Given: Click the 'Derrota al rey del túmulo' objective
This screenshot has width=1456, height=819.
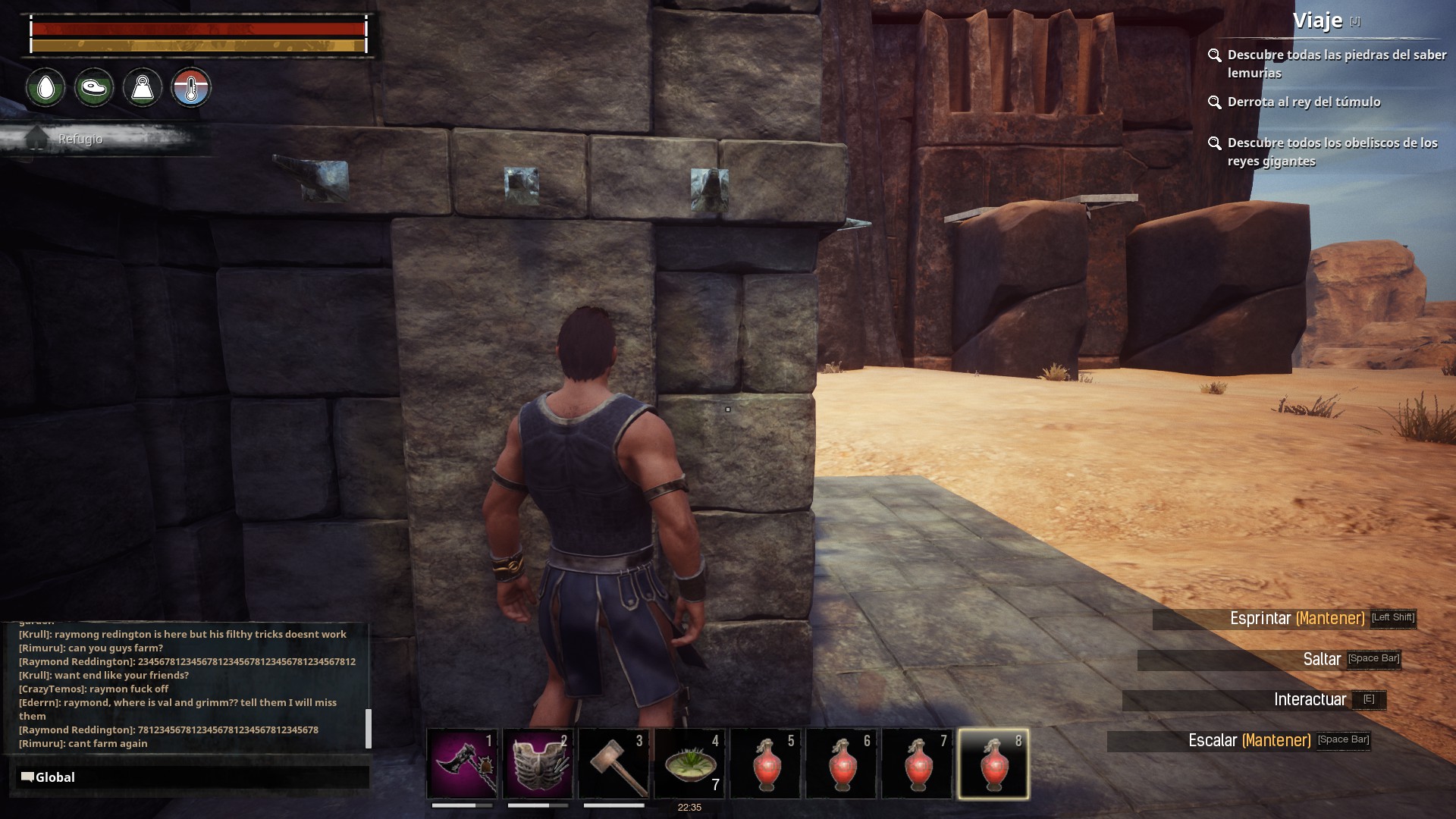Looking at the screenshot, I should [x=1304, y=102].
